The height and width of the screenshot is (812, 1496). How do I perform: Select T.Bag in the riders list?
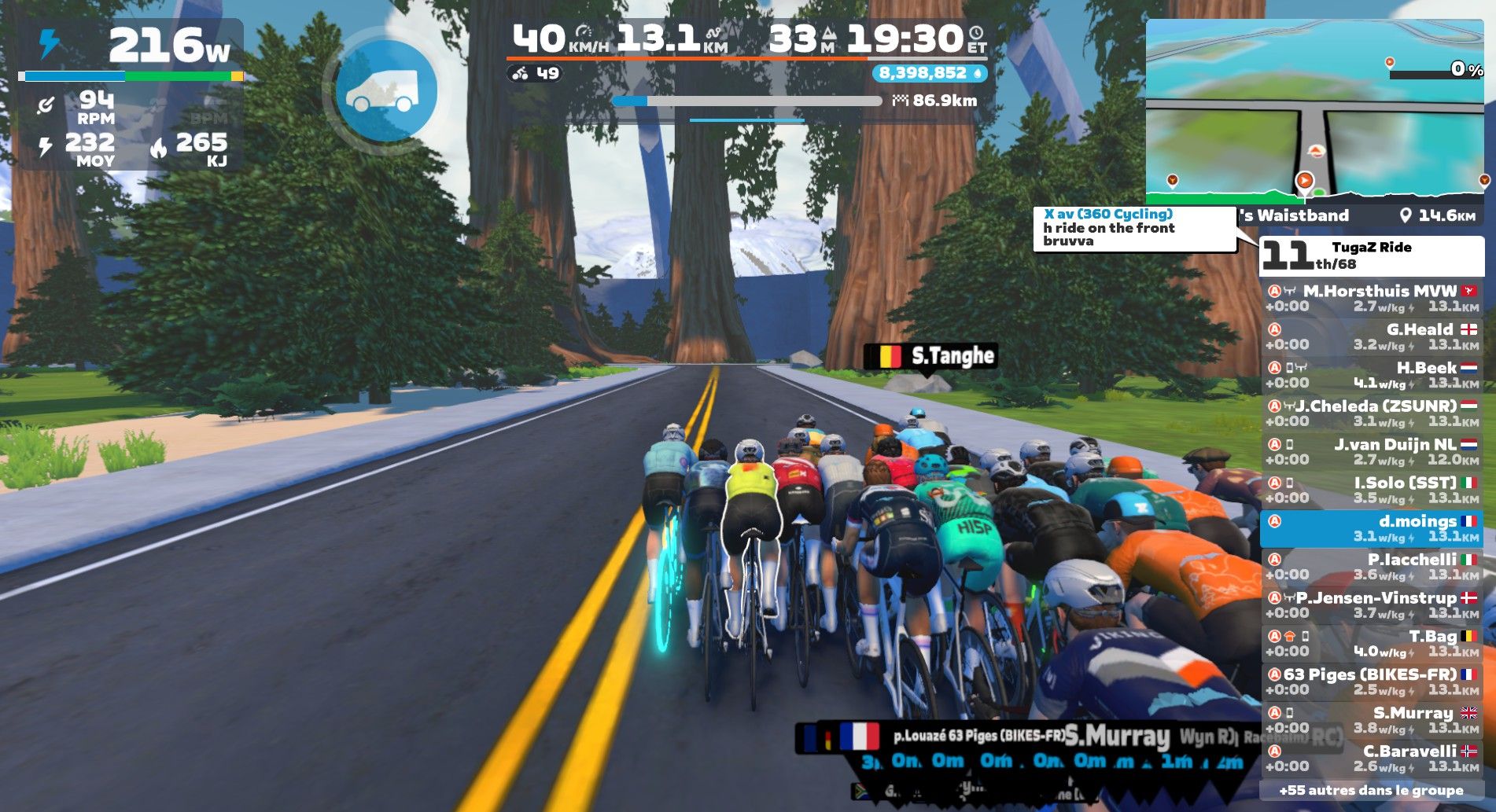[x=1372, y=643]
